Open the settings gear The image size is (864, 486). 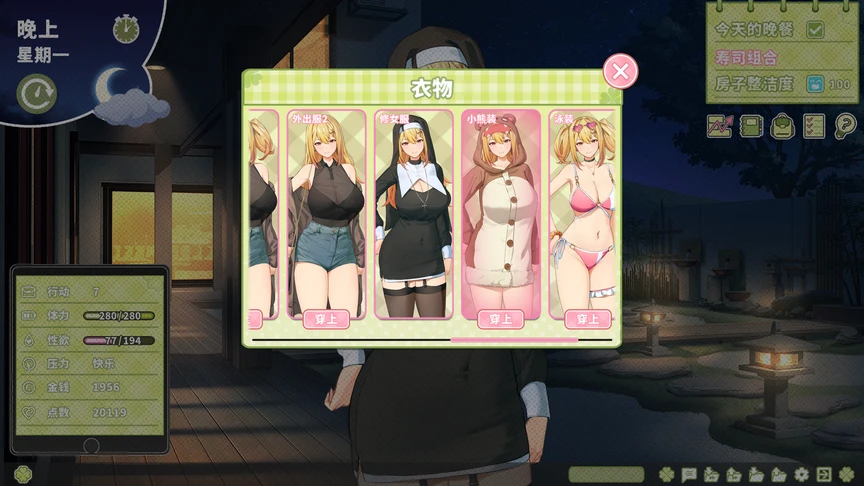pos(801,474)
